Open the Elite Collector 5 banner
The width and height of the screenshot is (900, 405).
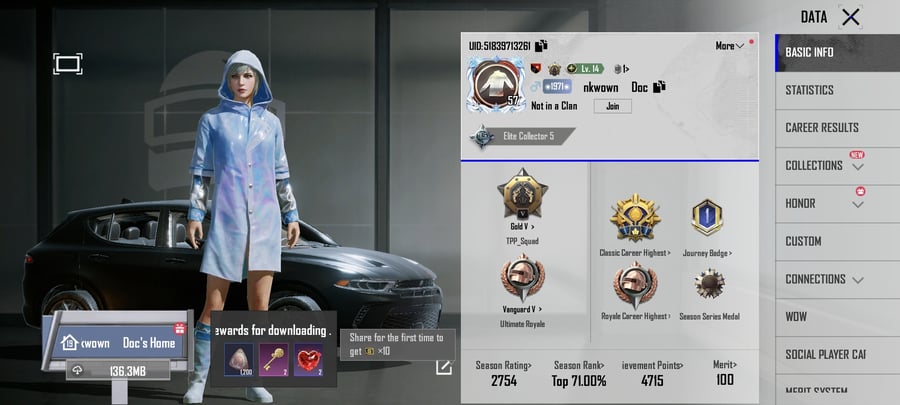point(522,136)
